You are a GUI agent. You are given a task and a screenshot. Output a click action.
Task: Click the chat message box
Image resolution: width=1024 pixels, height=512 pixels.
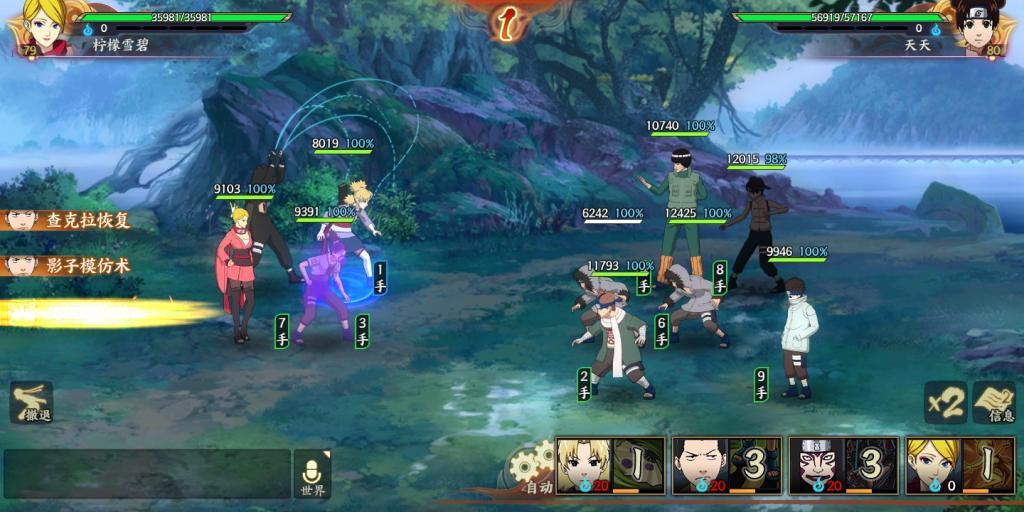(146, 474)
